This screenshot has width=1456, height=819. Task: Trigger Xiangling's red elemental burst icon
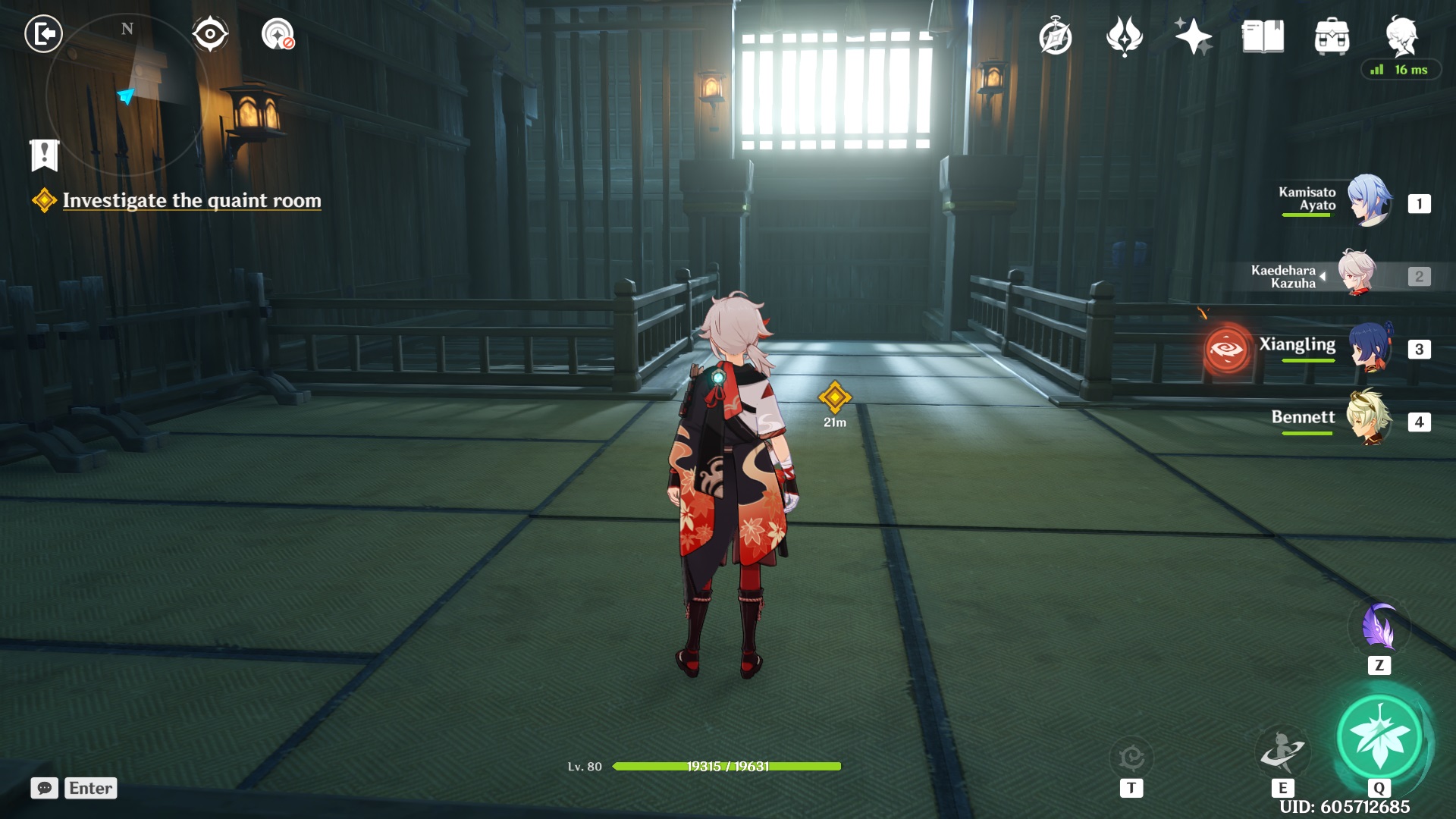tap(1226, 349)
